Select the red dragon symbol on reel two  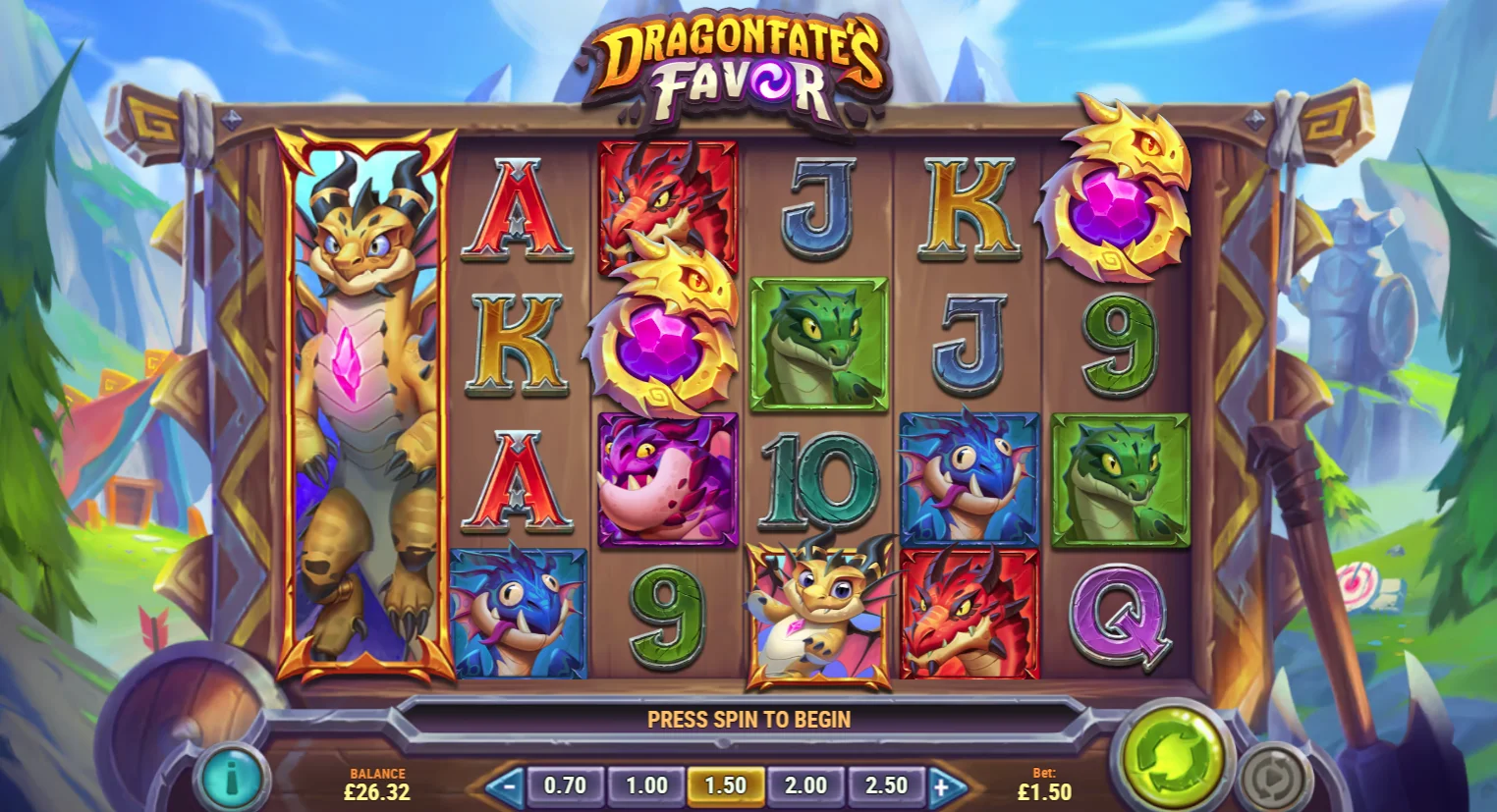668,206
